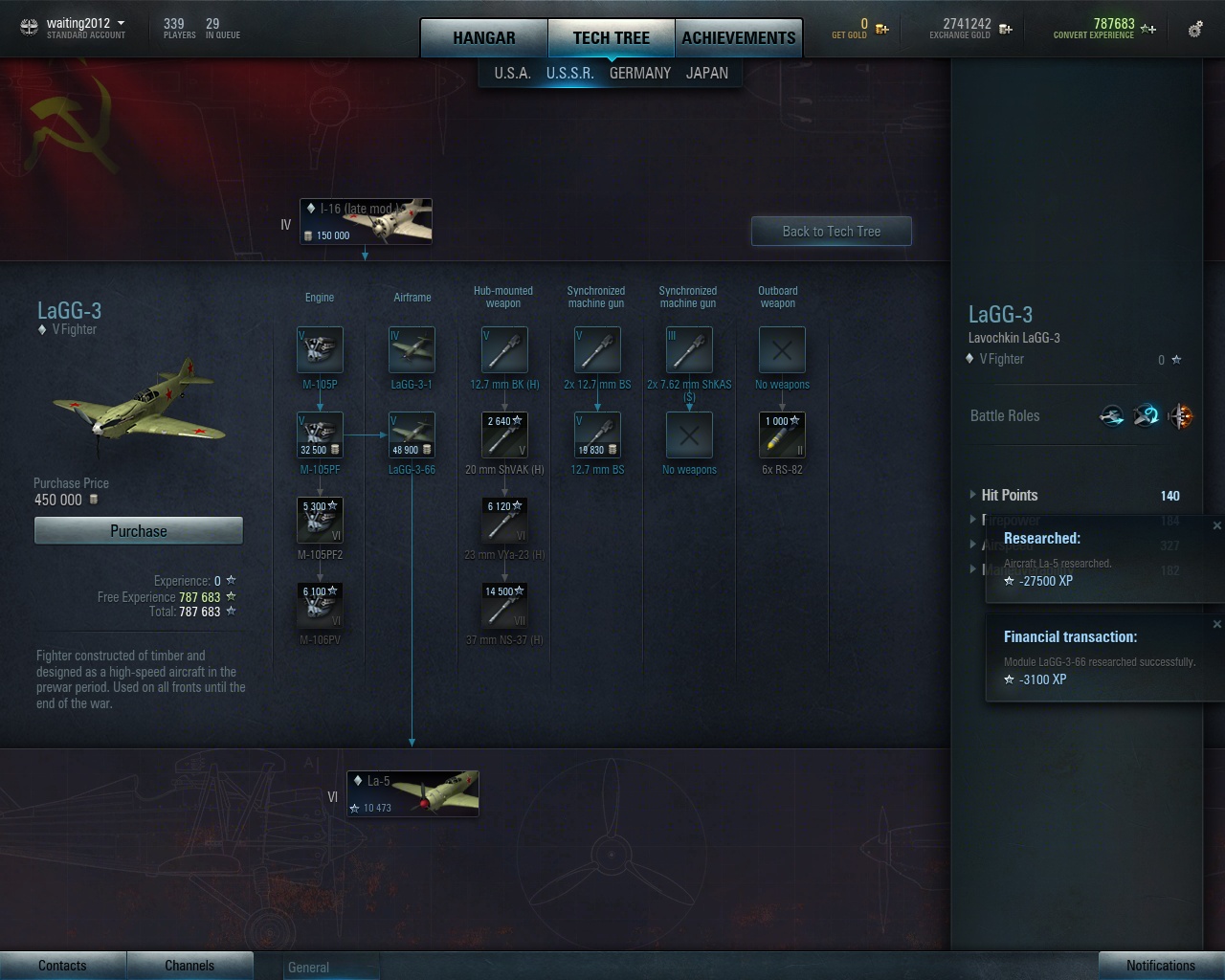Select the U.S.A. nation tree
Image resolution: width=1225 pixels, height=980 pixels.
coord(512,73)
